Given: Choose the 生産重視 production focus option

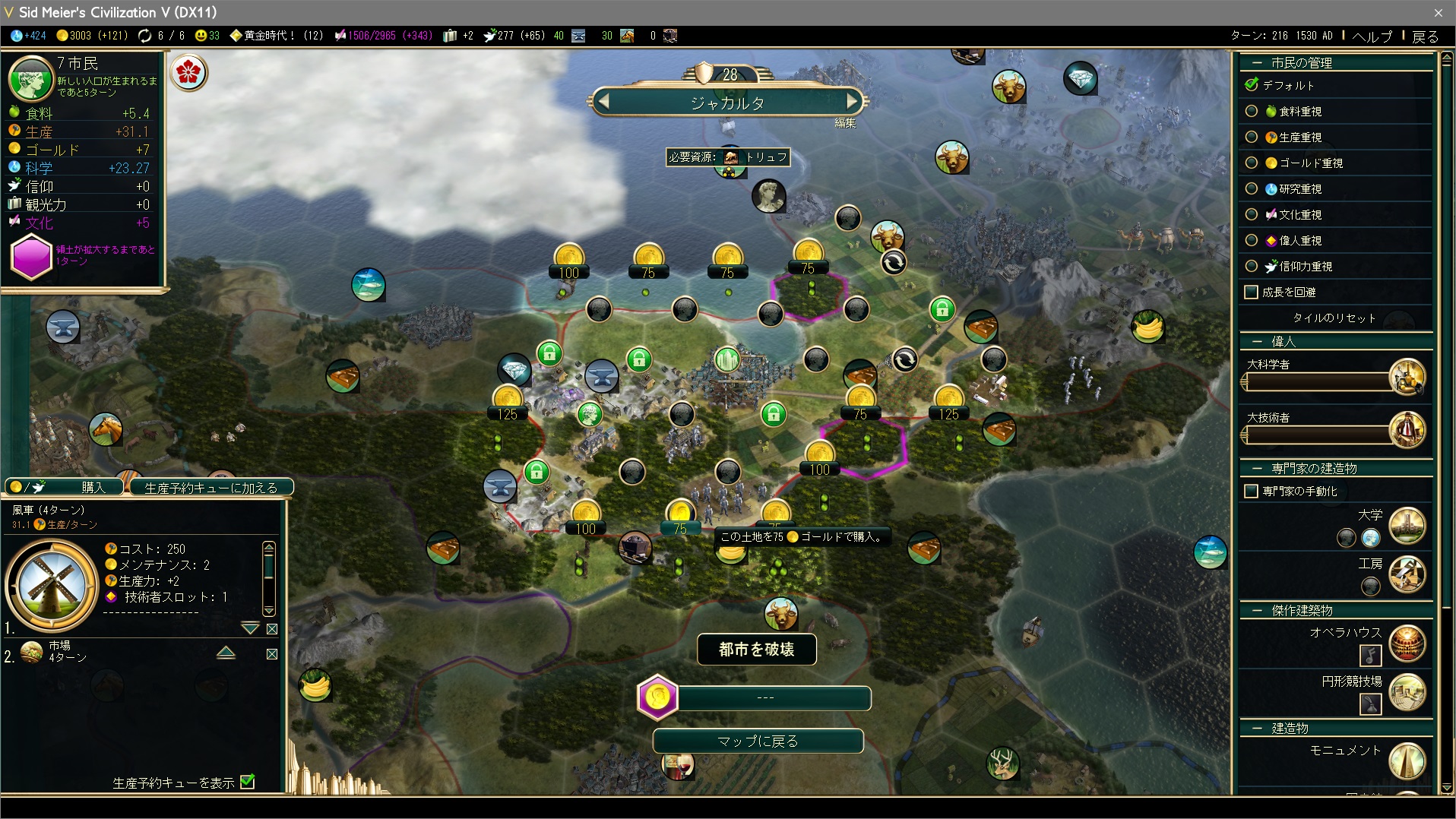Looking at the screenshot, I should click(1252, 138).
